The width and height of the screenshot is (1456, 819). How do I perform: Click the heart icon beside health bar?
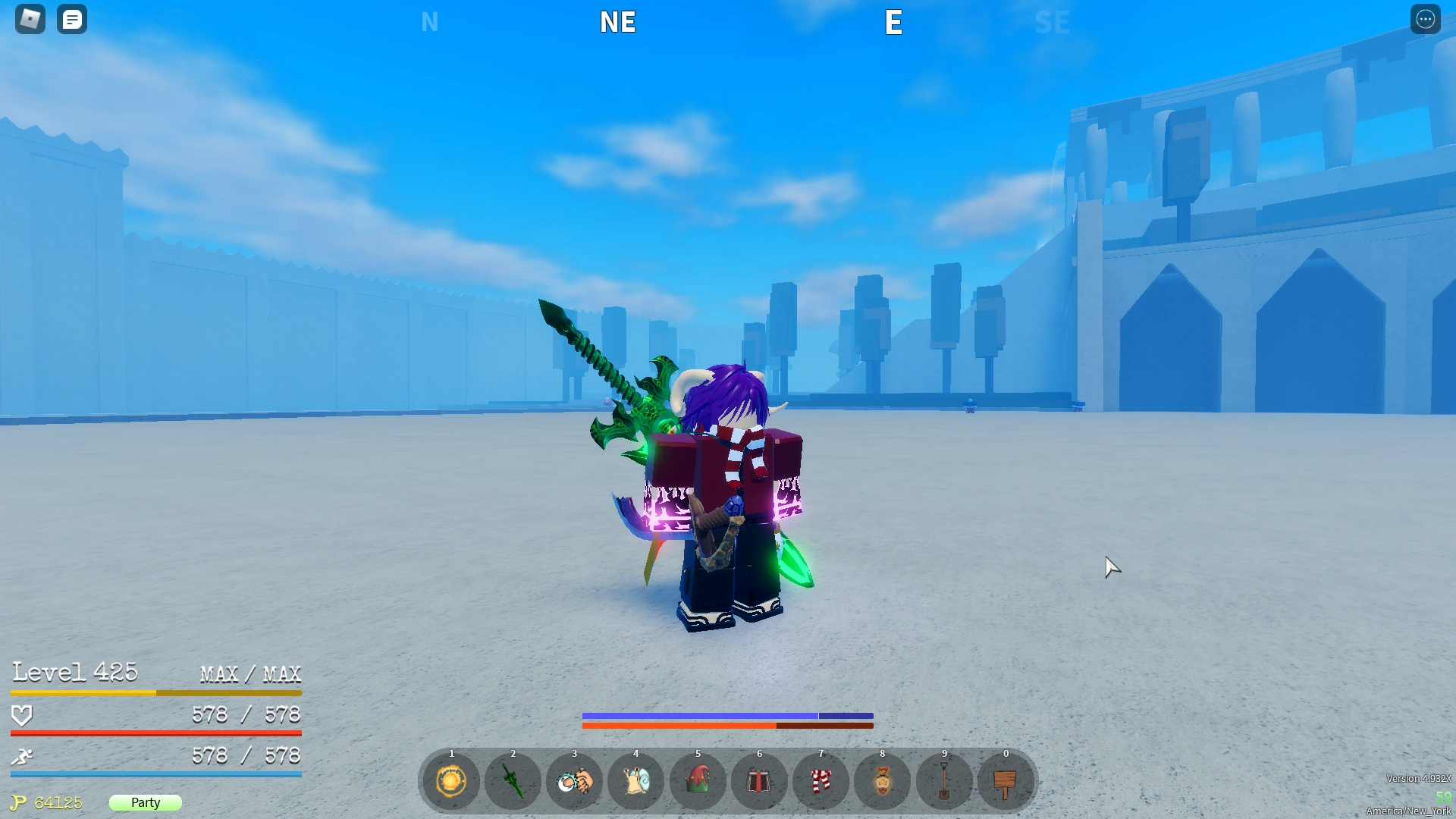[x=23, y=714]
